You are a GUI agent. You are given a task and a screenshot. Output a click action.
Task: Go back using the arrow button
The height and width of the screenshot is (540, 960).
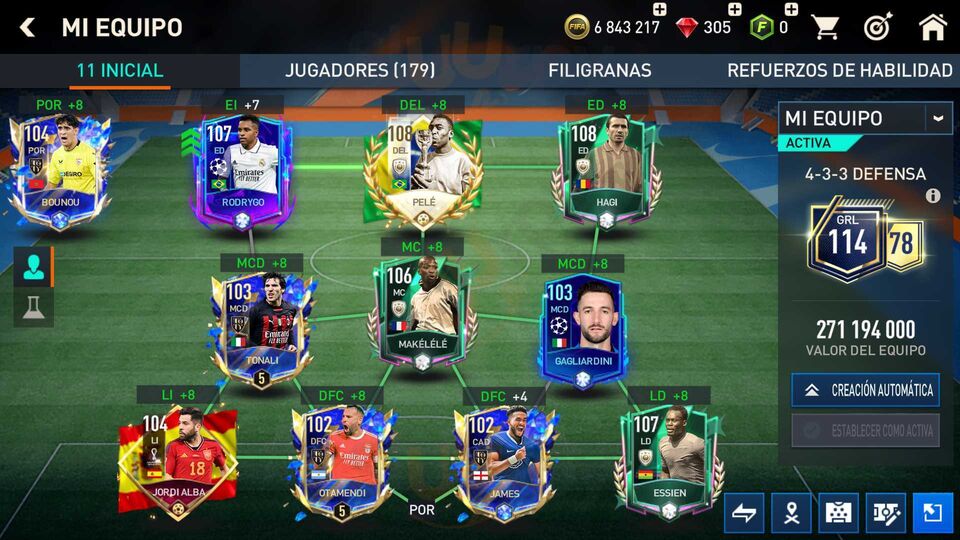pyautogui.click(x=27, y=27)
